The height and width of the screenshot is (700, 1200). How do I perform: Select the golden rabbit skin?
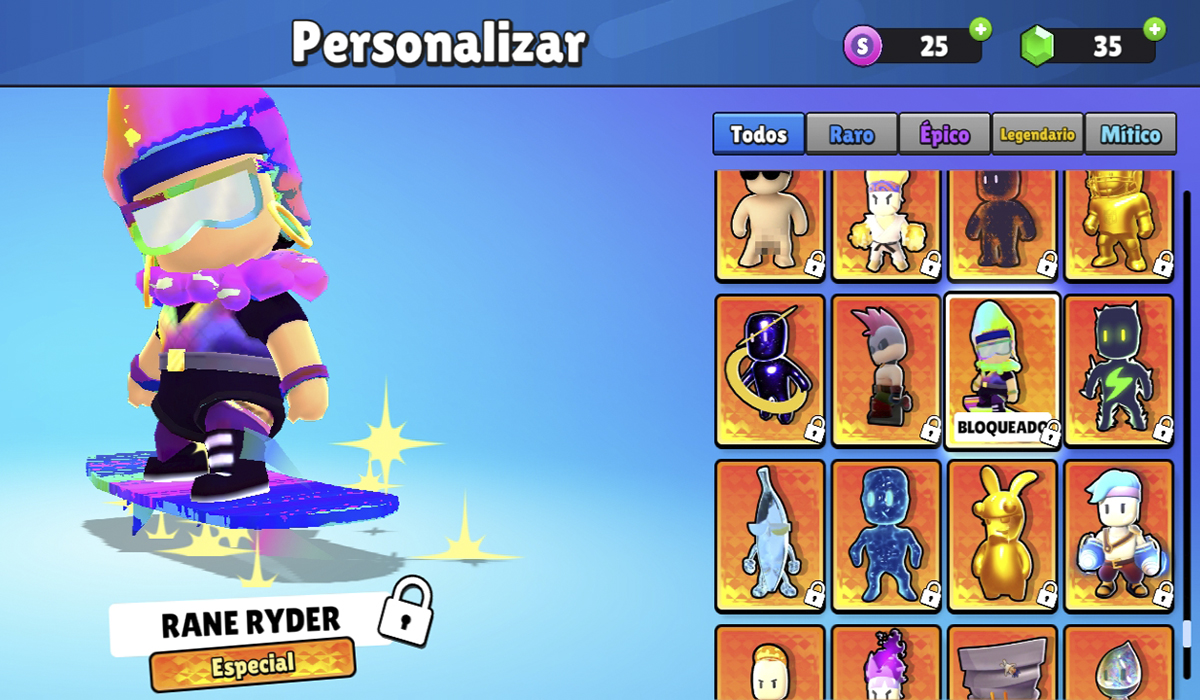tap(1002, 536)
